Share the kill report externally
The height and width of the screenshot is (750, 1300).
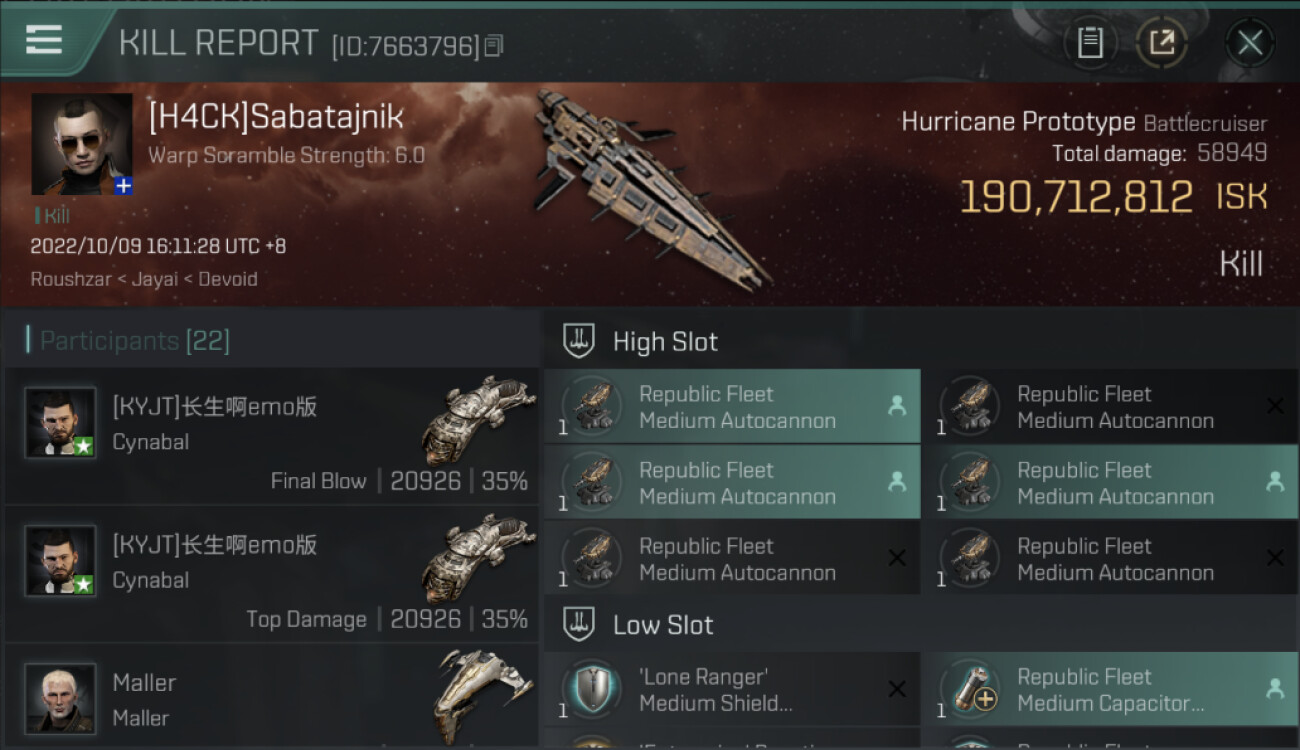(x=1162, y=42)
